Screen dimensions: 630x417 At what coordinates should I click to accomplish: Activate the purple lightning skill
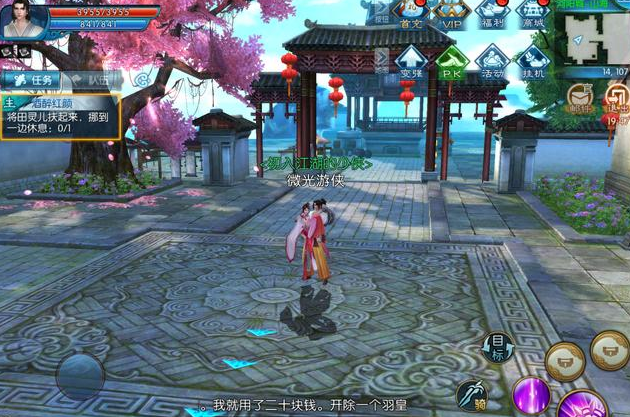point(531,395)
